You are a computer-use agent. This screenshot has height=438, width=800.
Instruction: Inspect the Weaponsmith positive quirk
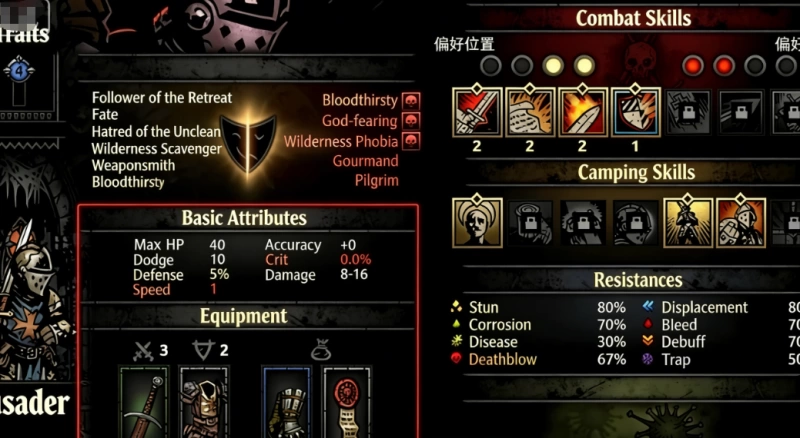133,165
